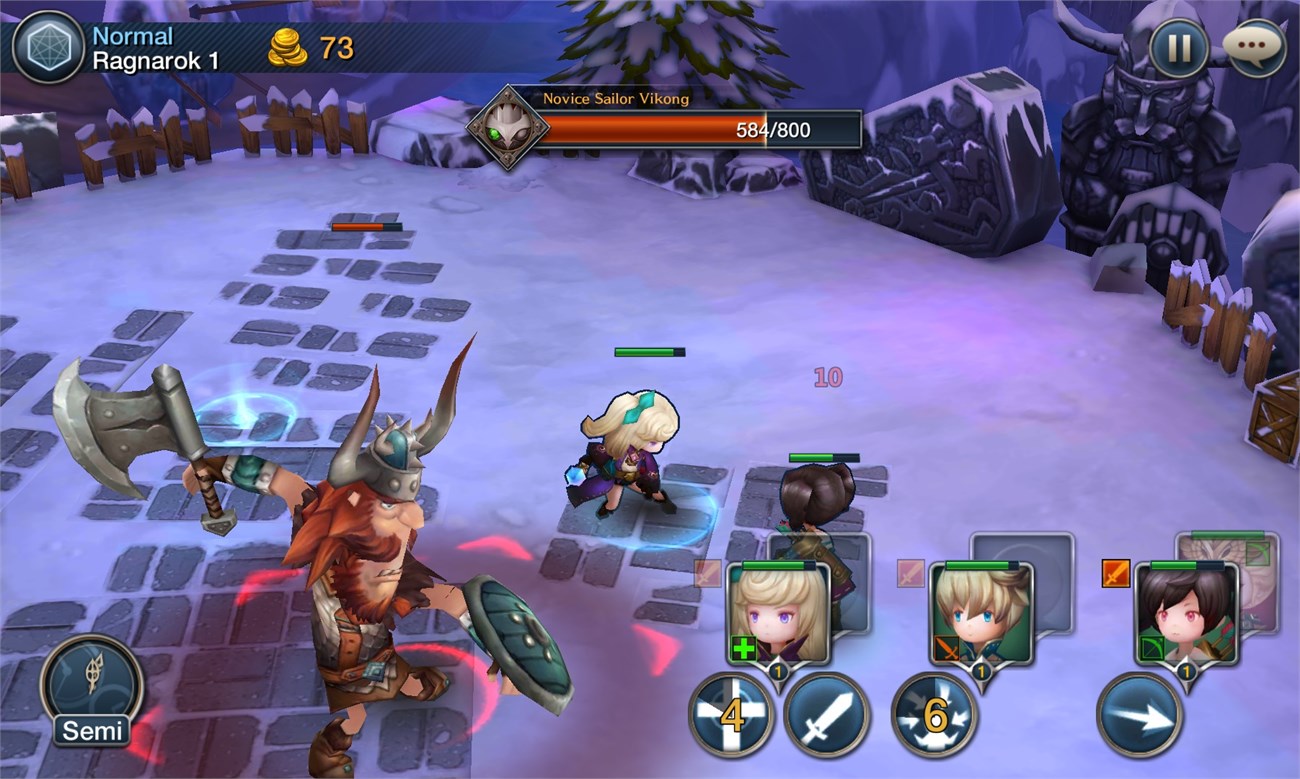Select the blond swordsman boy portrait
This screenshot has width=1300, height=779.
[981, 615]
